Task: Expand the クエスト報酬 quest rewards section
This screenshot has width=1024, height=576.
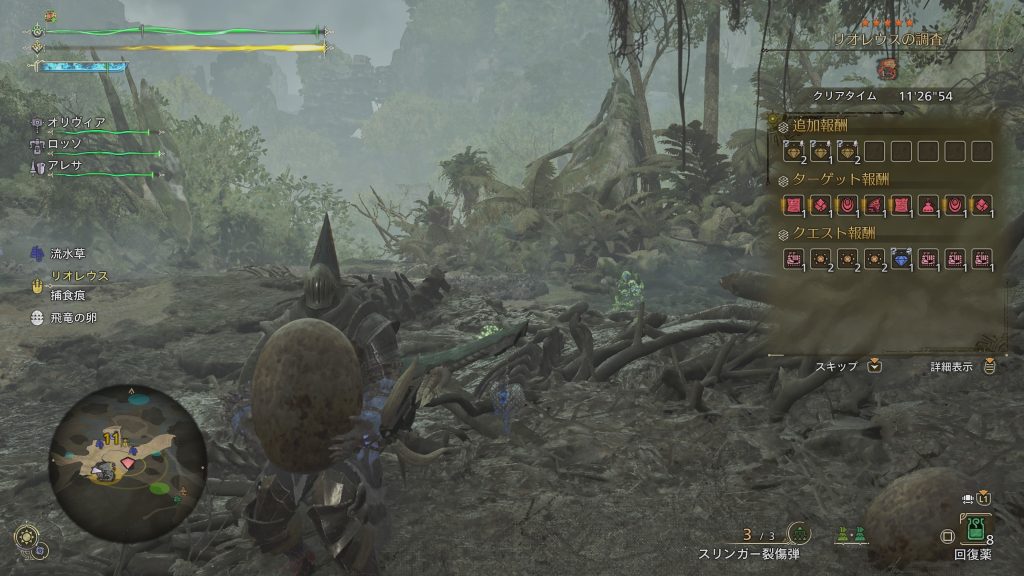Action: tap(830, 233)
